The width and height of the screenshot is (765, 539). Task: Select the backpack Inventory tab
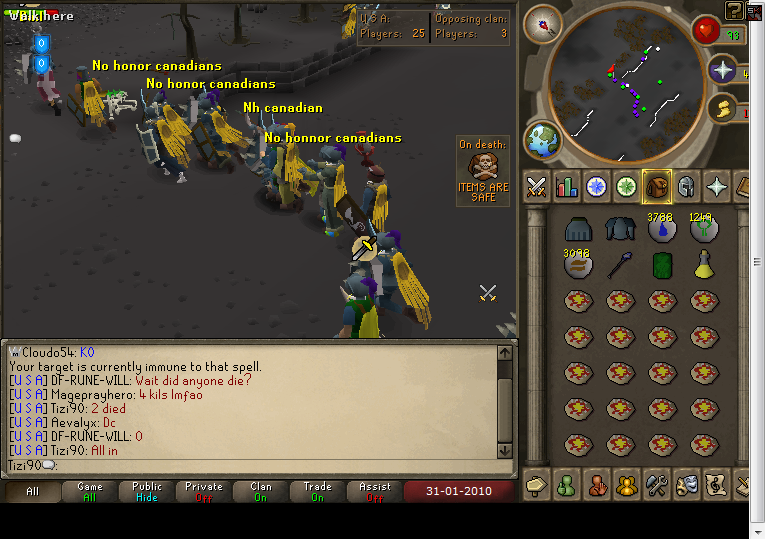pyautogui.click(x=656, y=187)
